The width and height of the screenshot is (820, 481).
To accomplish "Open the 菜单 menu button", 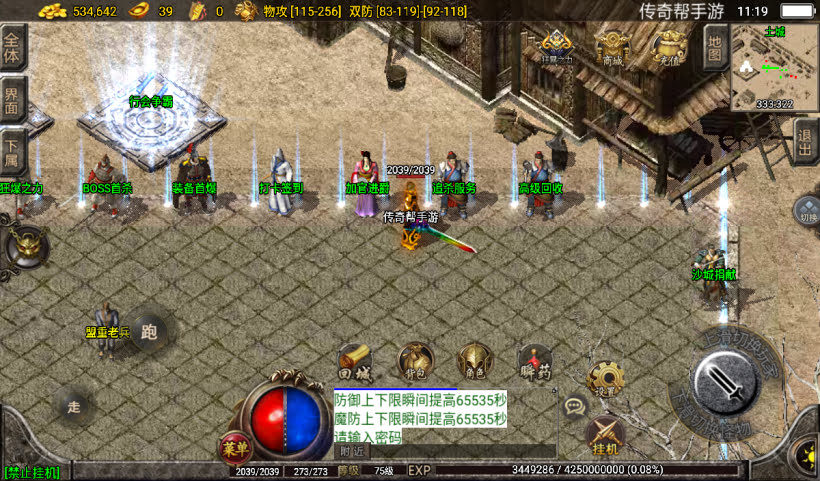I will point(234,449).
